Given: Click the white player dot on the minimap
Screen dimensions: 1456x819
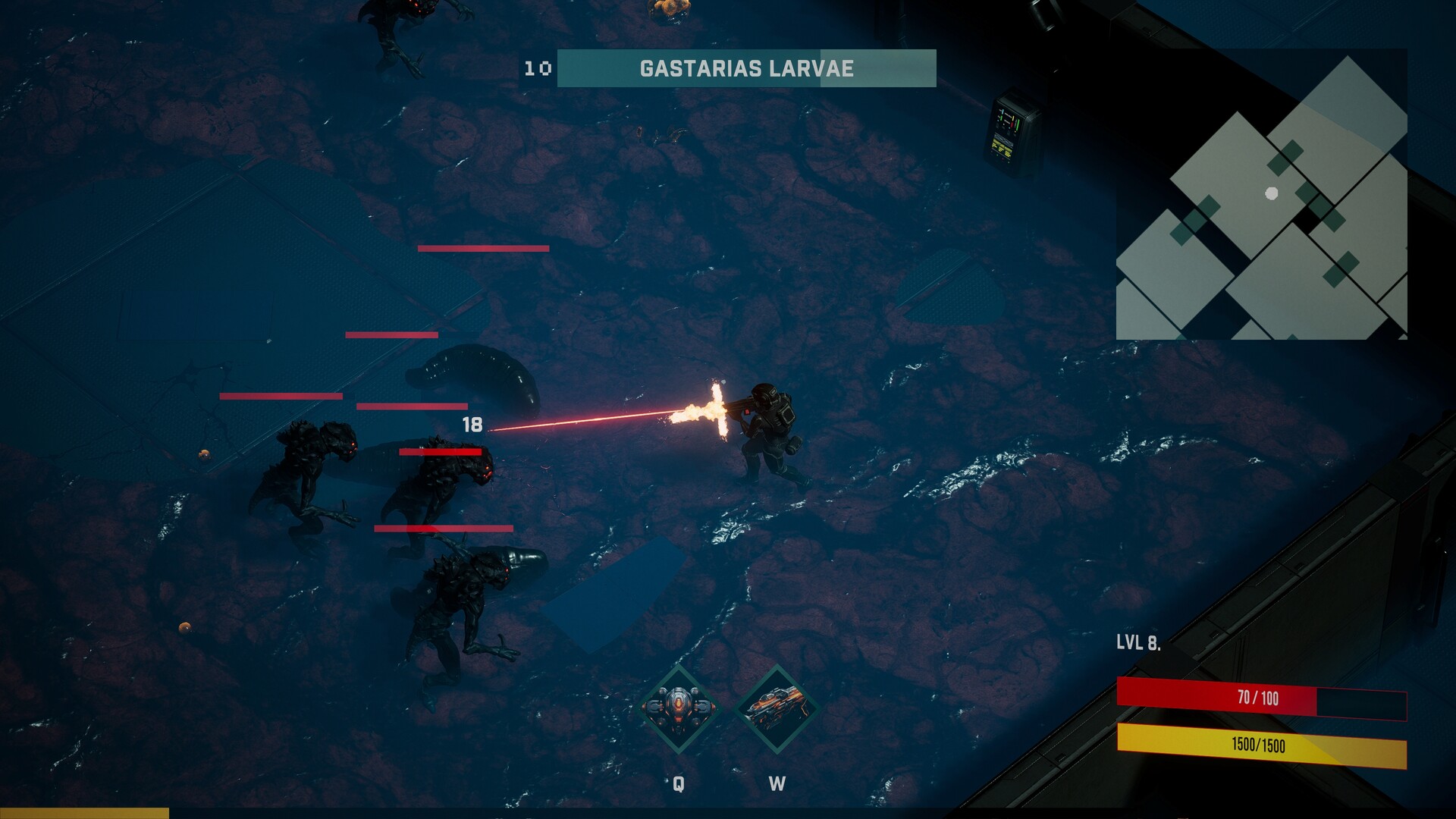Looking at the screenshot, I should (1271, 193).
